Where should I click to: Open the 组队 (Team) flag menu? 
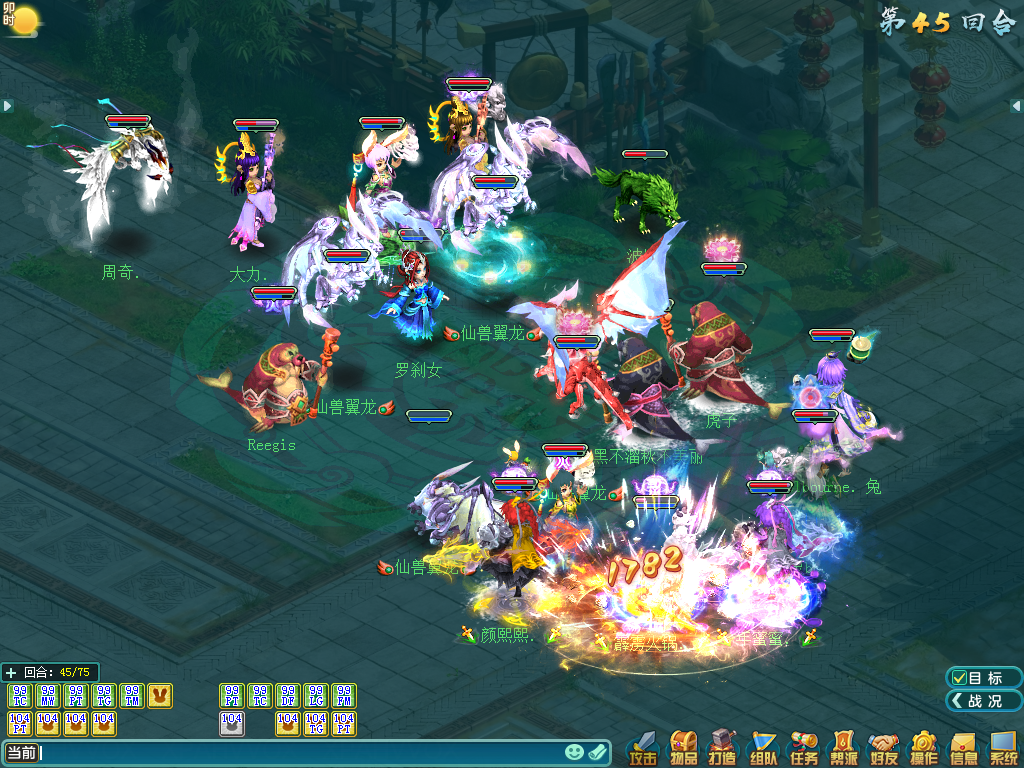(764, 748)
